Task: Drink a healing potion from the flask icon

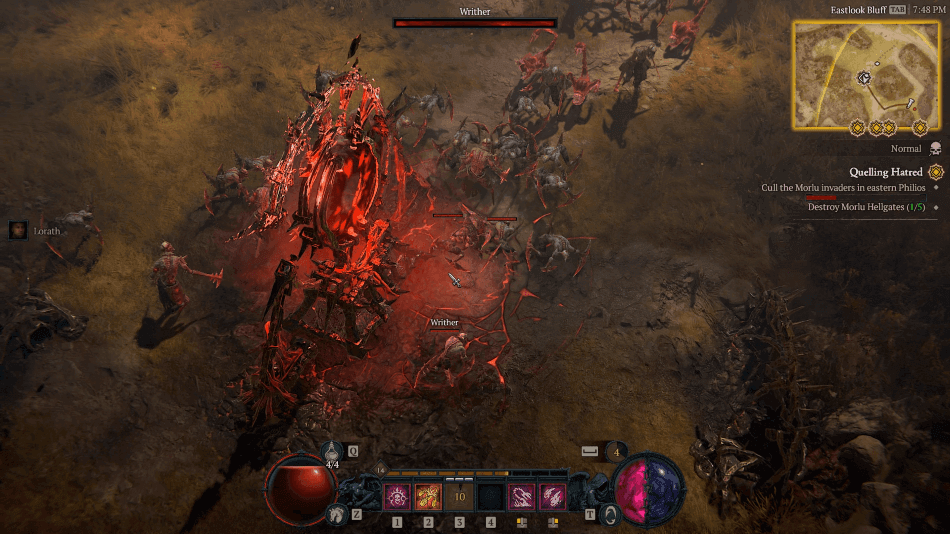Action: pyautogui.click(x=332, y=453)
